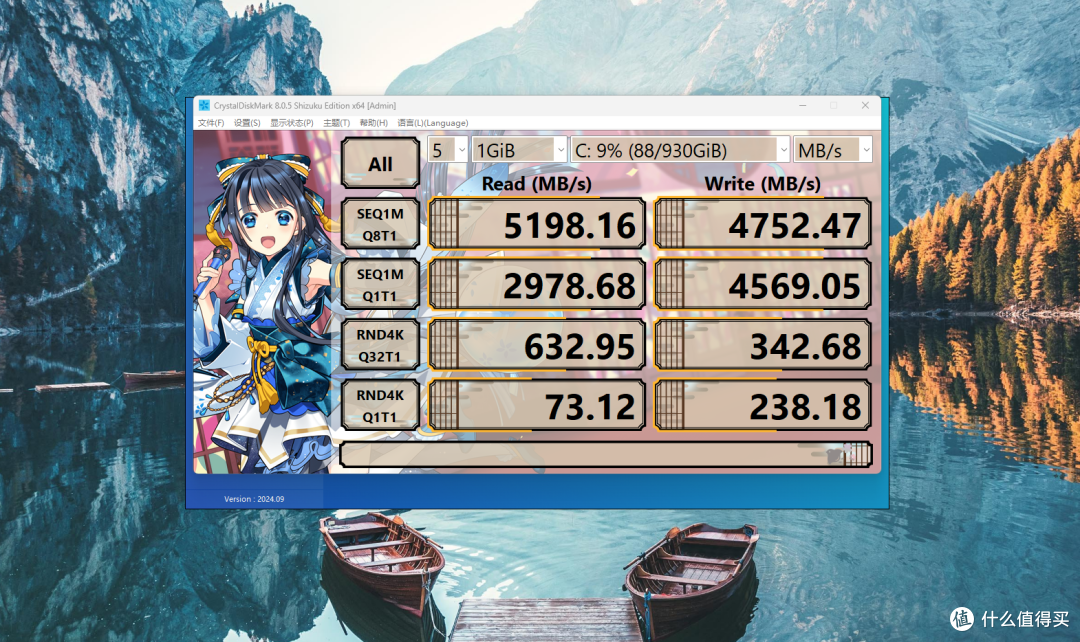1080x642 pixels.
Task: Minimize the CrystalDiskMark window
Action: tap(802, 105)
